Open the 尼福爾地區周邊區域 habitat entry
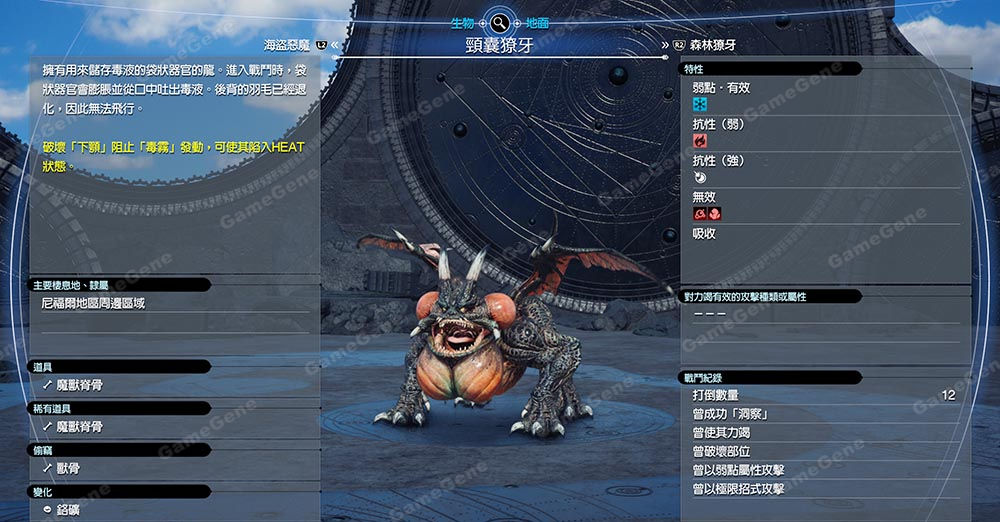The image size is (1000, 522). [93, 303]
